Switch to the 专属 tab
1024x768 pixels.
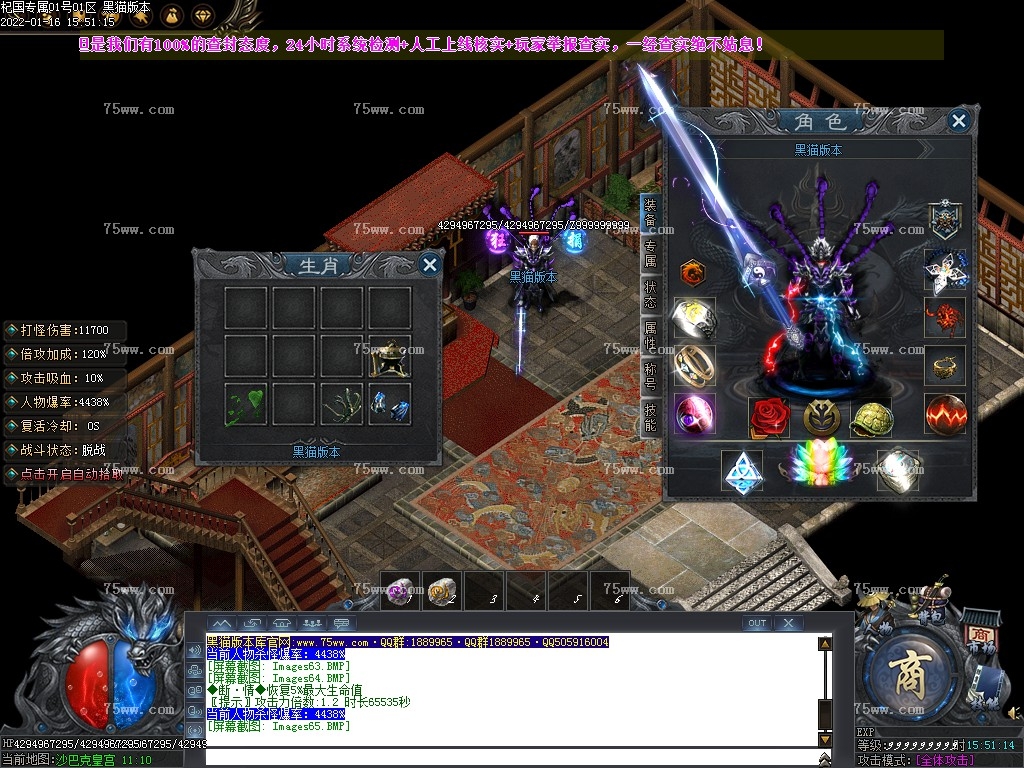[650, 254]
